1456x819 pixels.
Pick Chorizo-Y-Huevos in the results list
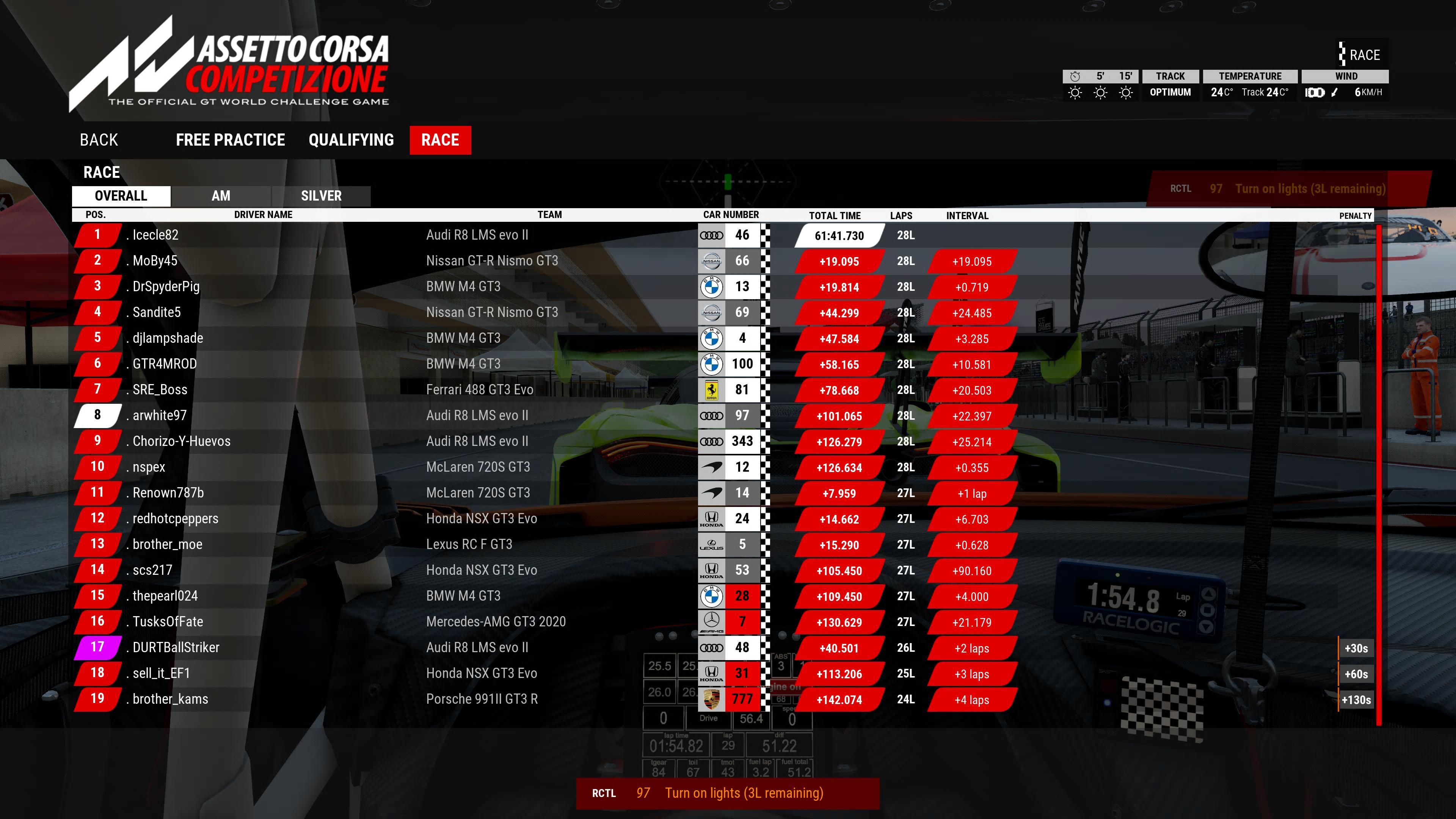coord(182,441)
